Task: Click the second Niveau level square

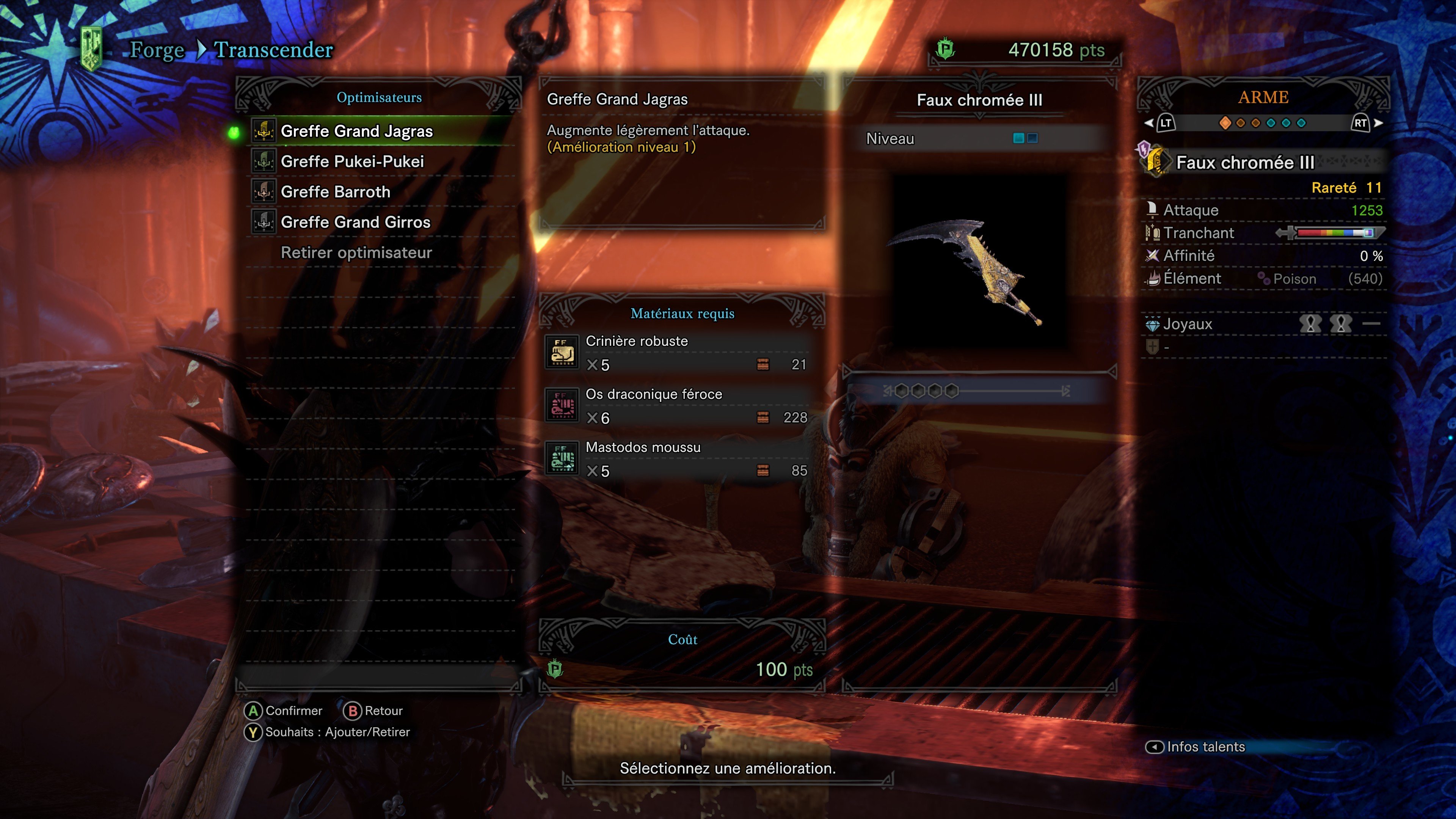Action: point(1032,137)
